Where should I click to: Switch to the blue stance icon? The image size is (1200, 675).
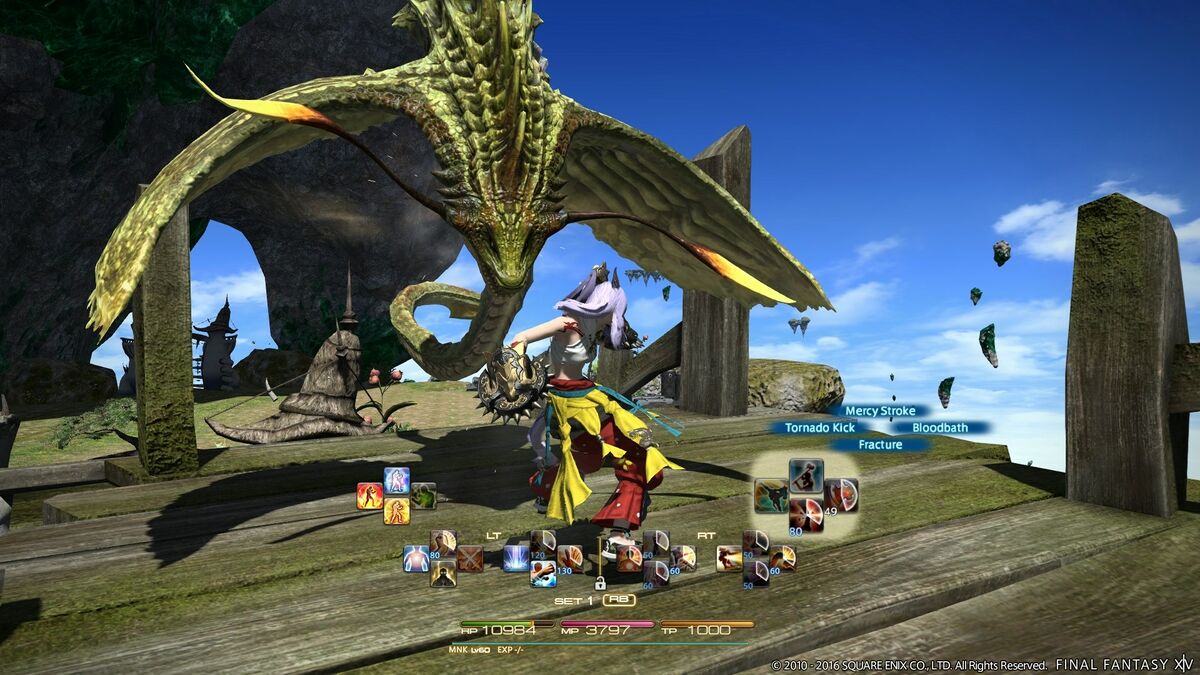point(397,481)
